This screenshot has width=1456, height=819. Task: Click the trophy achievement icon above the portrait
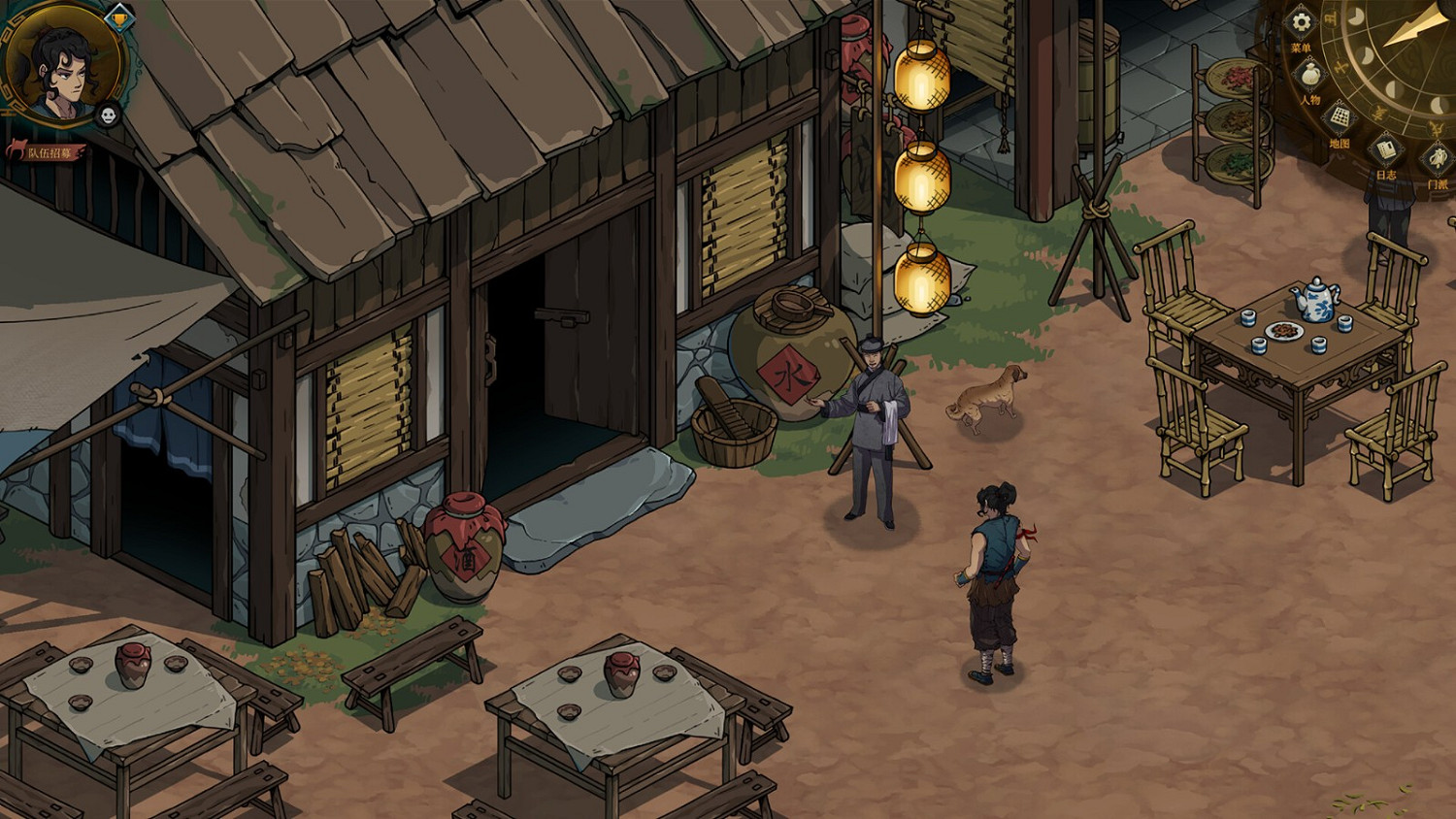pos(119,18)
